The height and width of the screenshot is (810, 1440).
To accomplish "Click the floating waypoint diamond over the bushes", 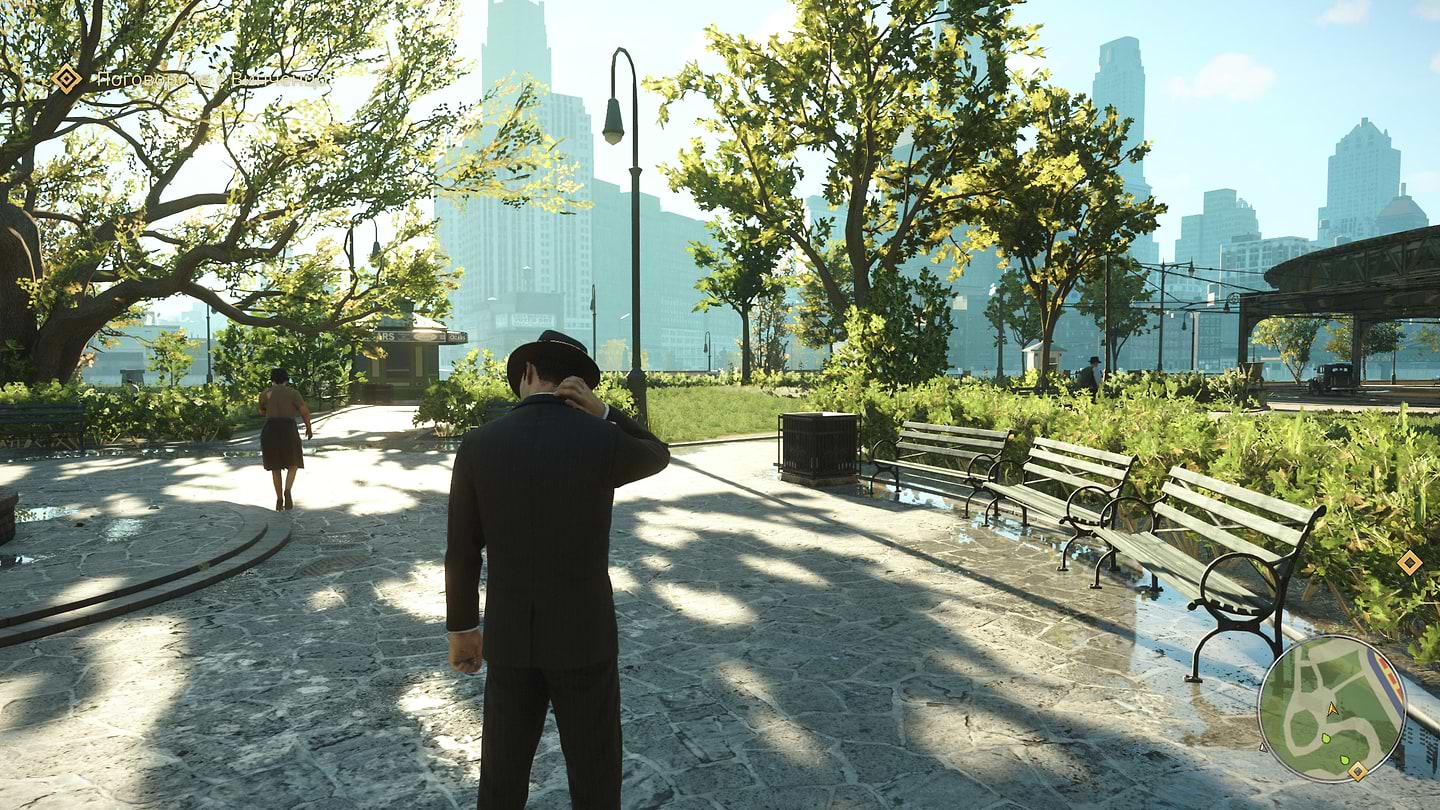I will [x=1409, y=562].
